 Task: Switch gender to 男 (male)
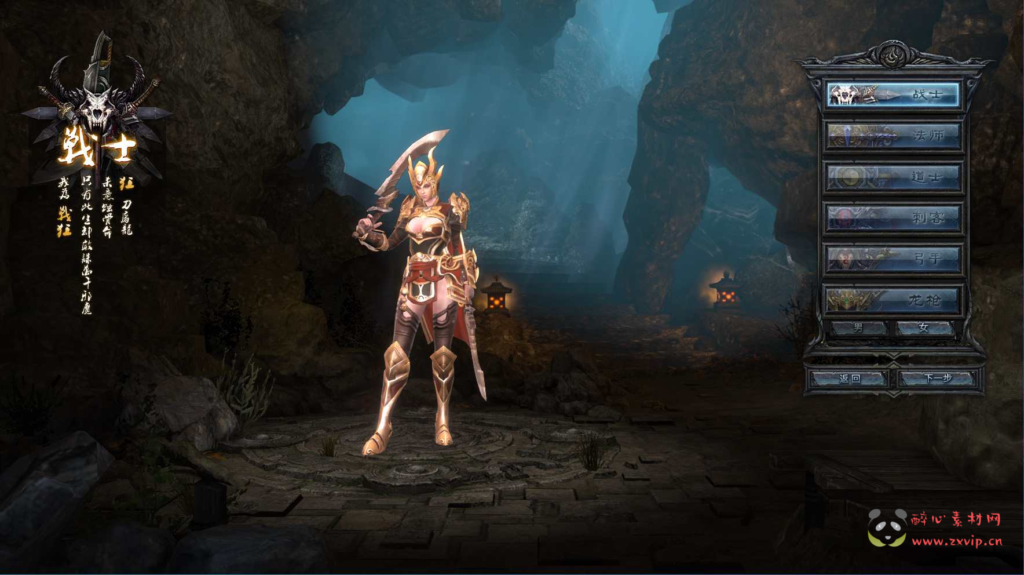pos(859,328)
